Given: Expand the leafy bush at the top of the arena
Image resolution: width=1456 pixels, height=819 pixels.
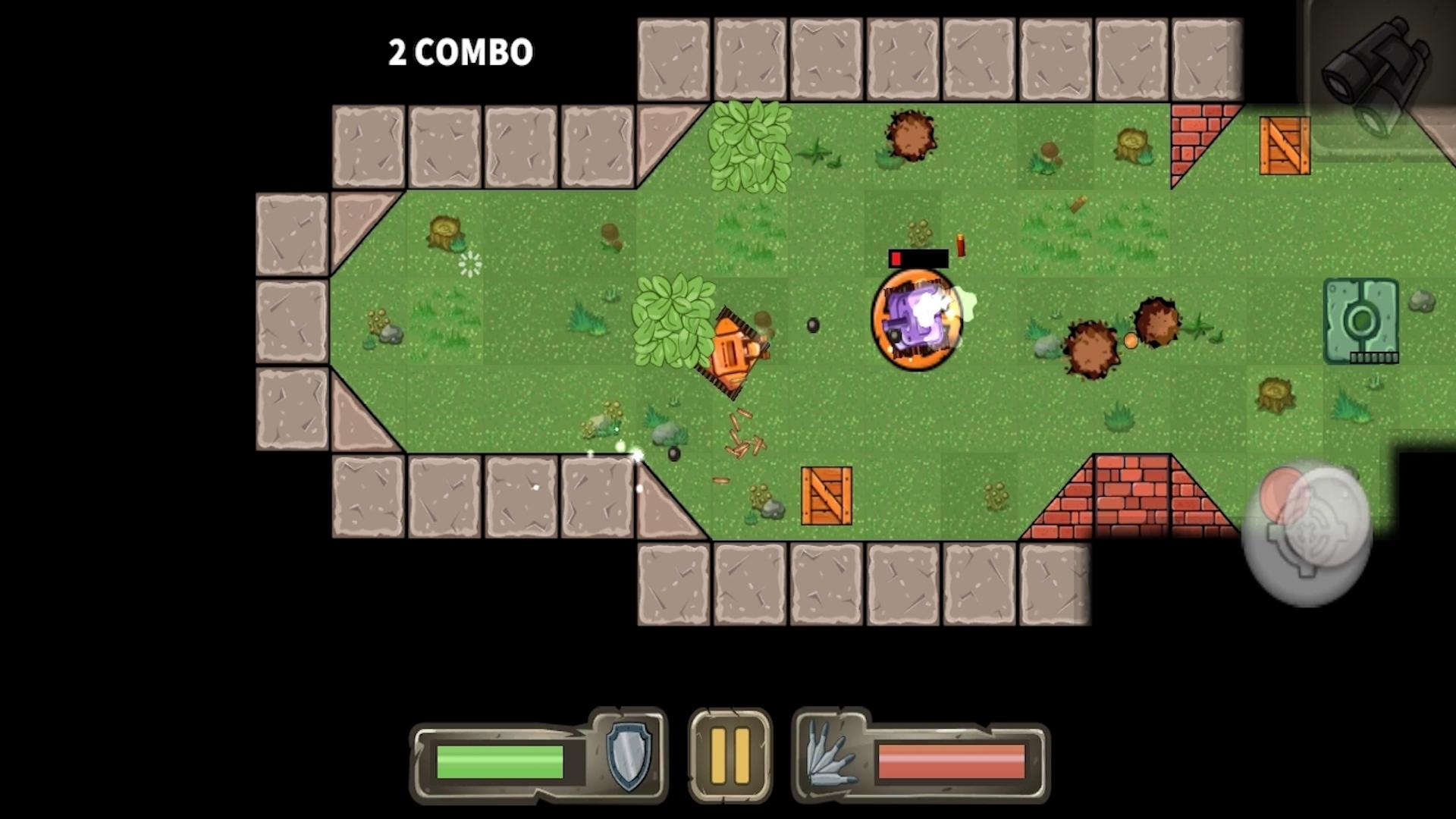Looking at the screenshot, I should coord(751,148).
